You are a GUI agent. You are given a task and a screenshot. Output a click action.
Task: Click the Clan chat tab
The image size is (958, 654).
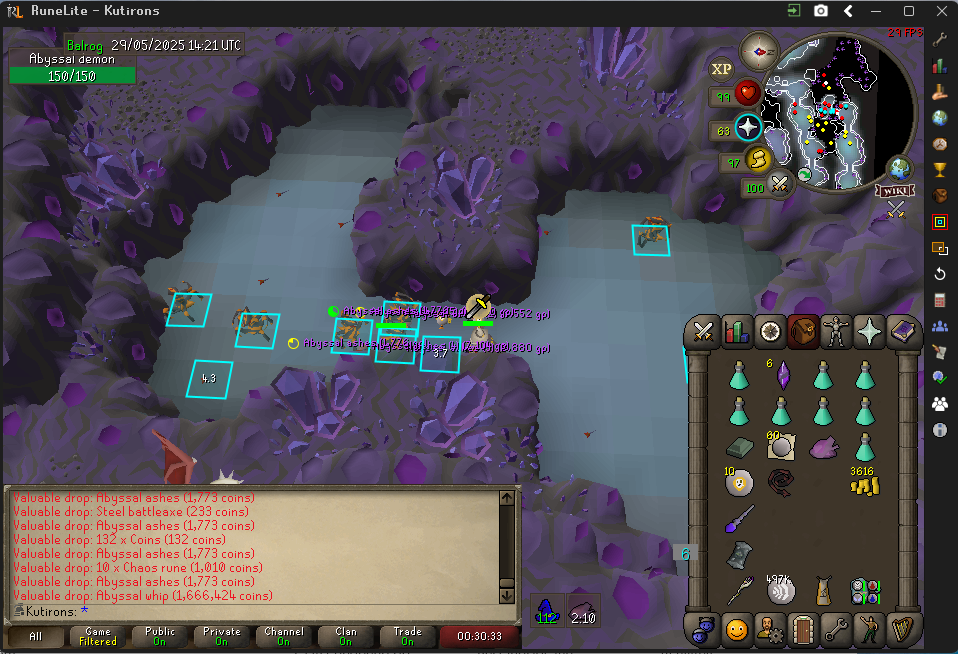(346, 636)
